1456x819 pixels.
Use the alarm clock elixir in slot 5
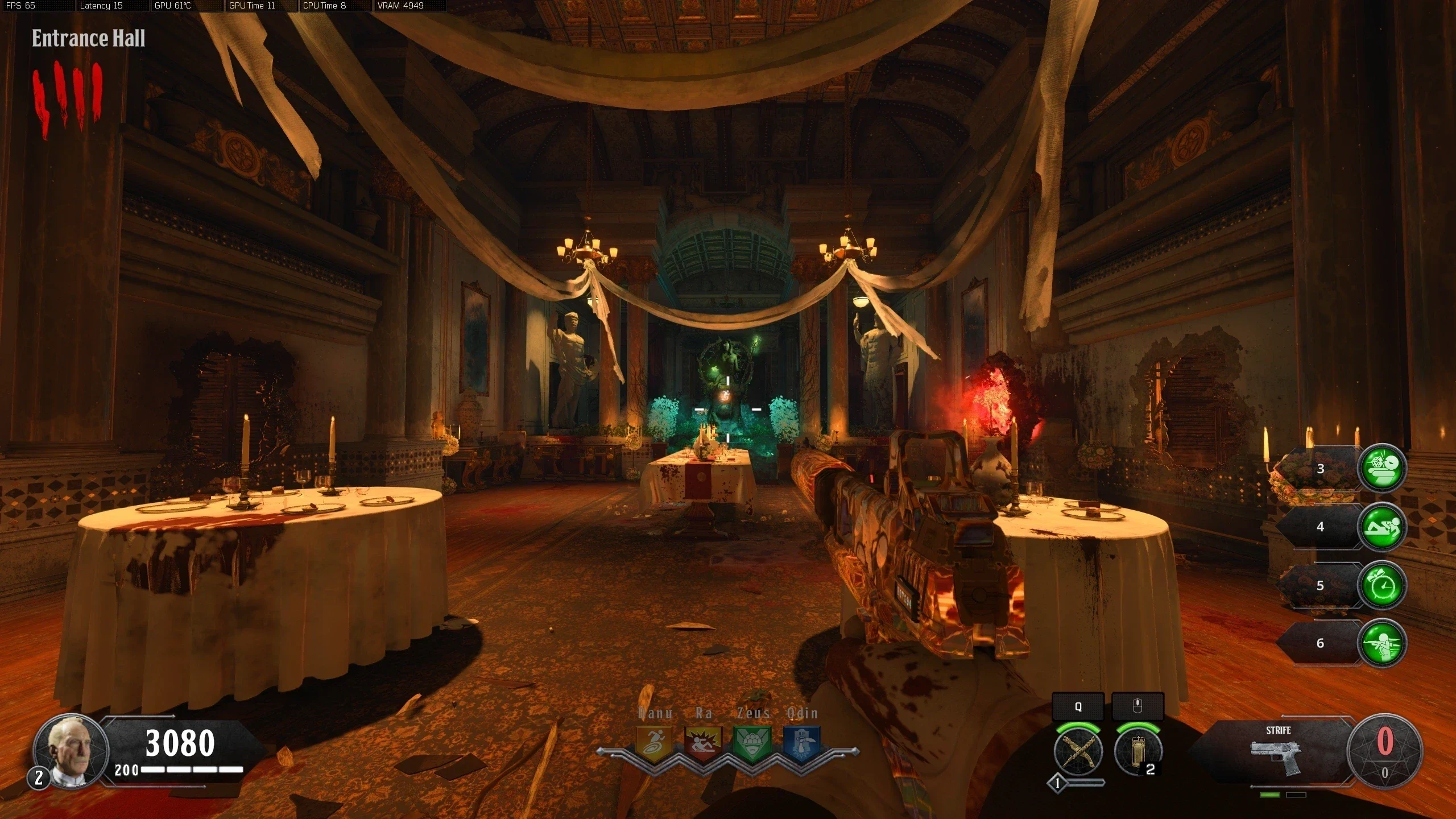click(x=1381, y=585)
